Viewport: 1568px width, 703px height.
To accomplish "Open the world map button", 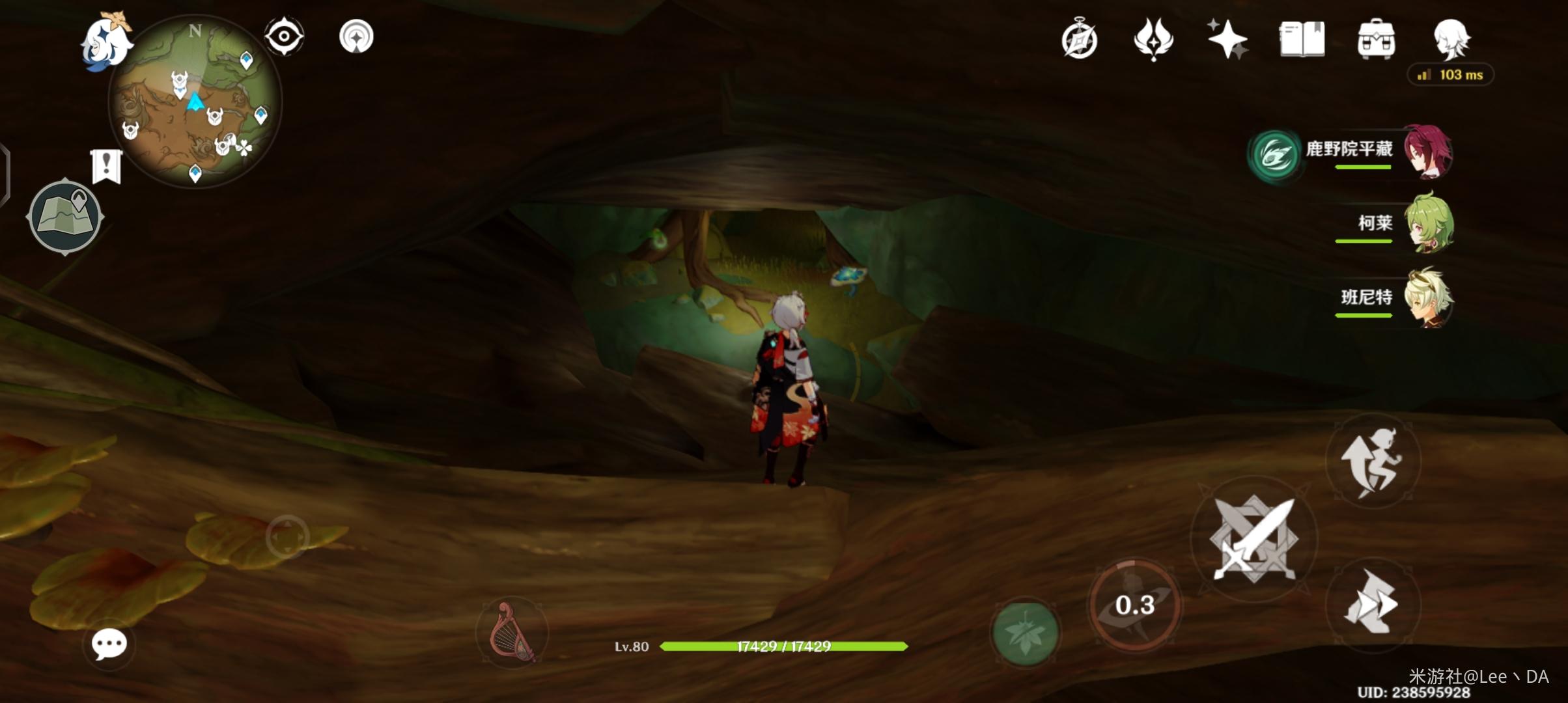I will click(65, 216).
